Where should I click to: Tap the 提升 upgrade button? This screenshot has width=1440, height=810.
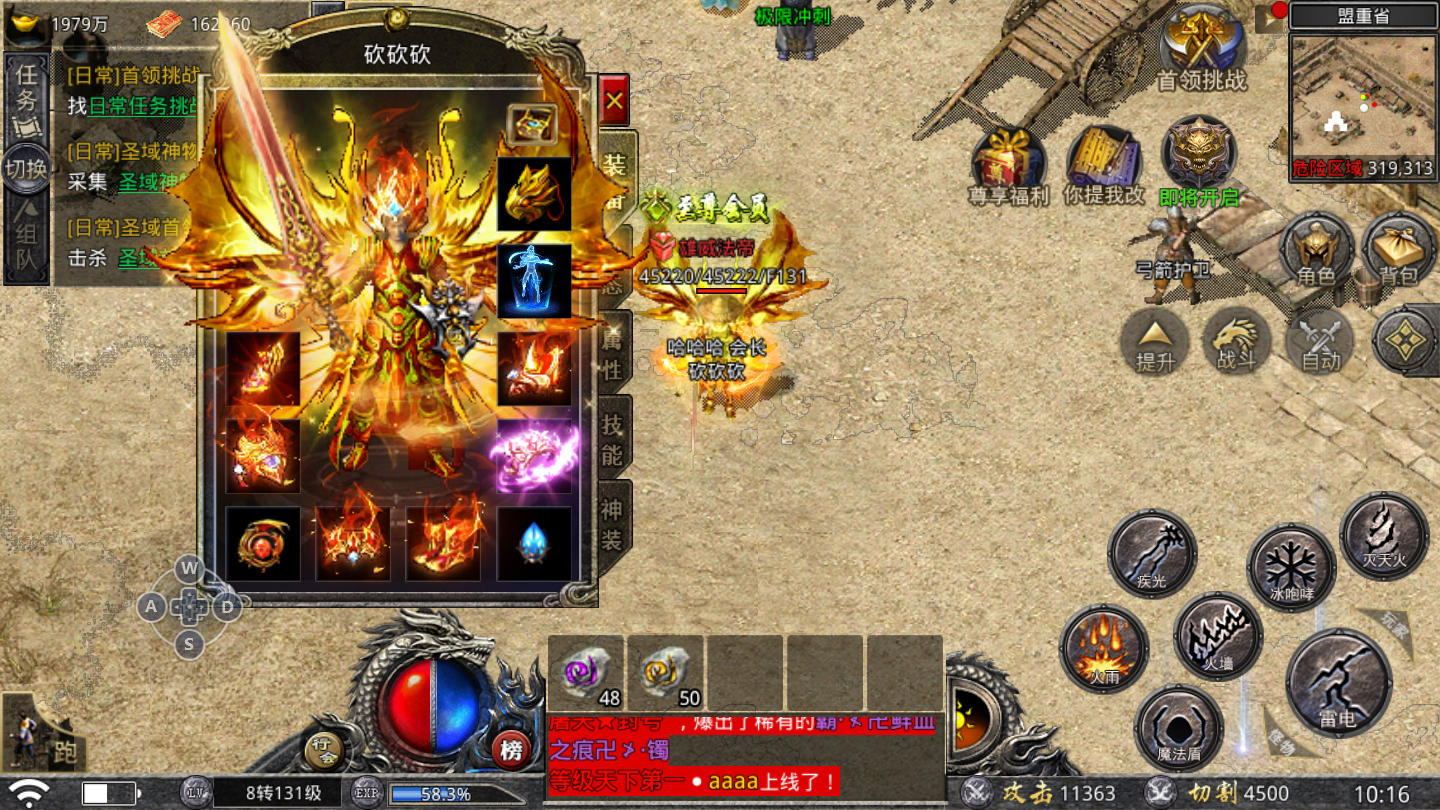click(1155, 342)
